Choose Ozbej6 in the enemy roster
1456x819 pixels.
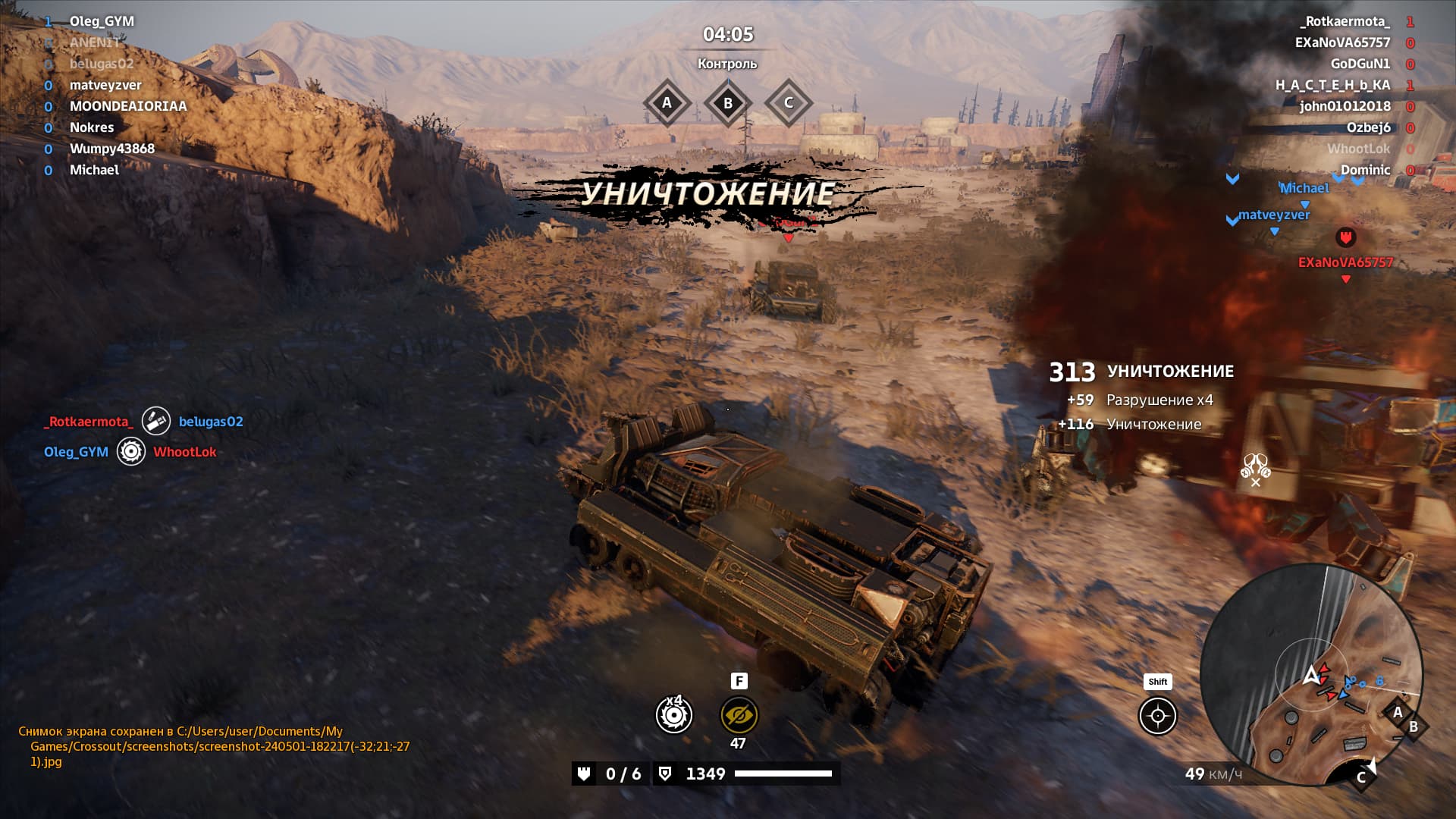coord(1368,127)
